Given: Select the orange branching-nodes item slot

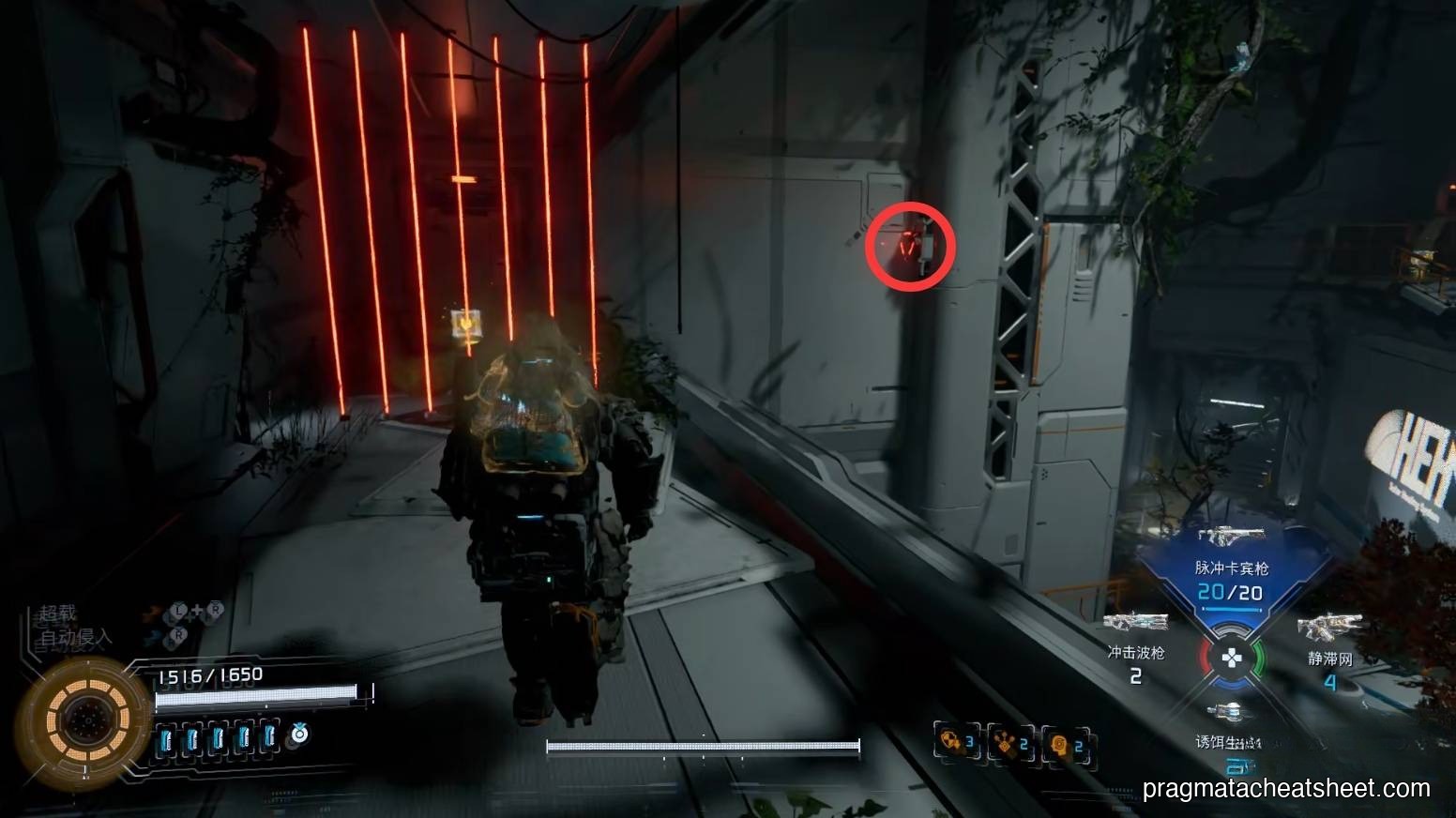Looking at the screenshot, I should tap(1009, 745).
